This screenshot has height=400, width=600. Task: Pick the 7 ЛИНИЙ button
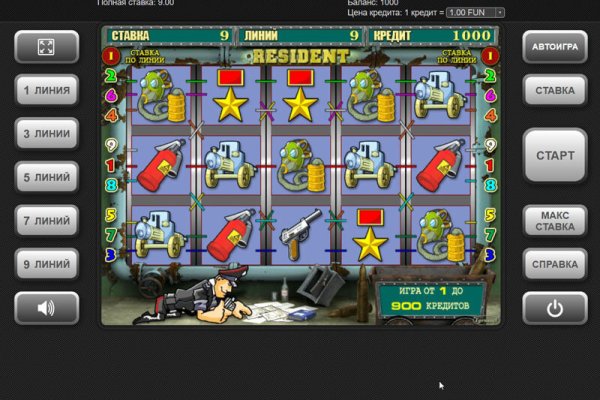[46, 220]
